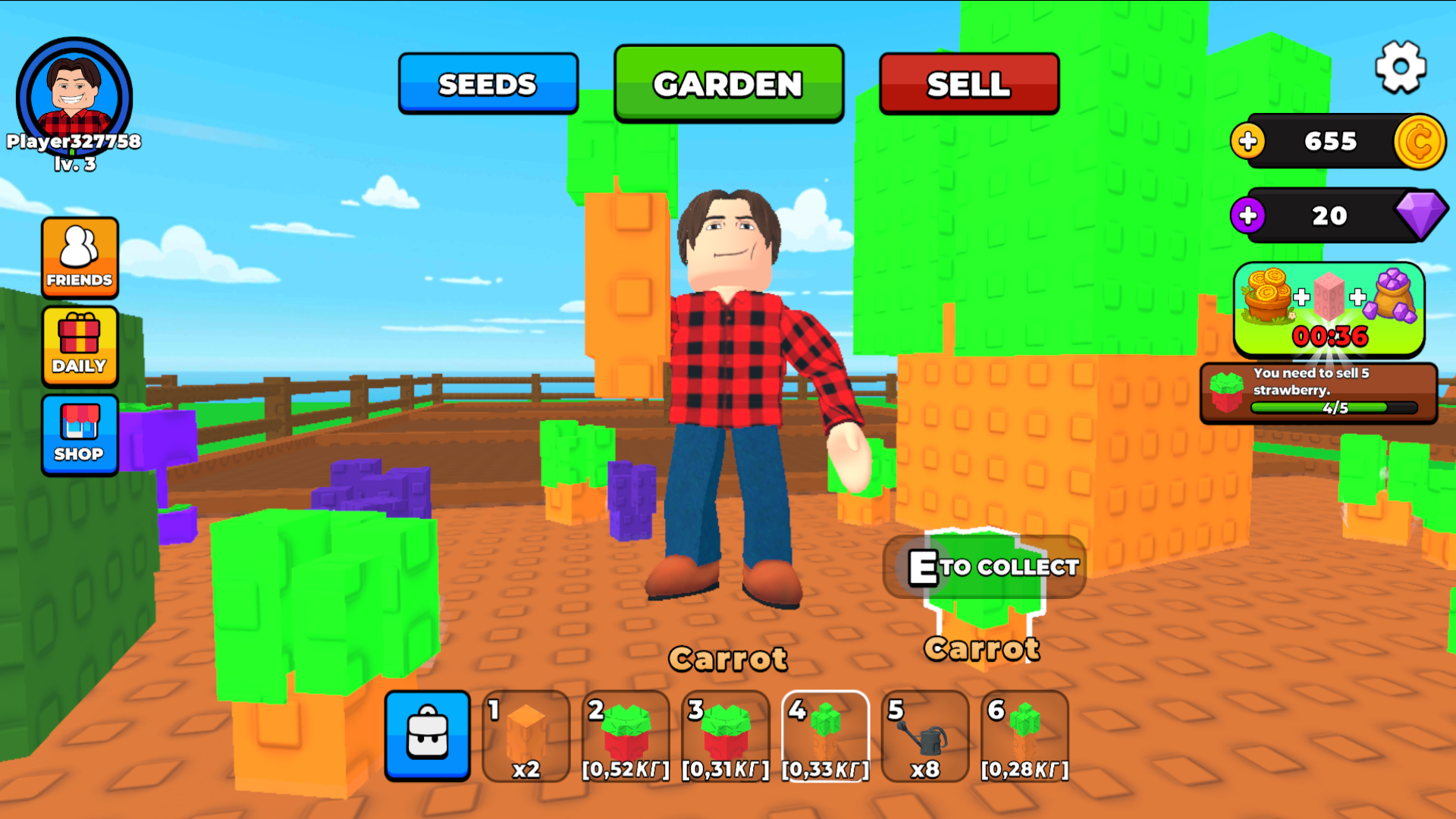Open the backpack inventory icon
Image resolution: width=1456 pixels, height=819 pixels.
pos(427,736)
